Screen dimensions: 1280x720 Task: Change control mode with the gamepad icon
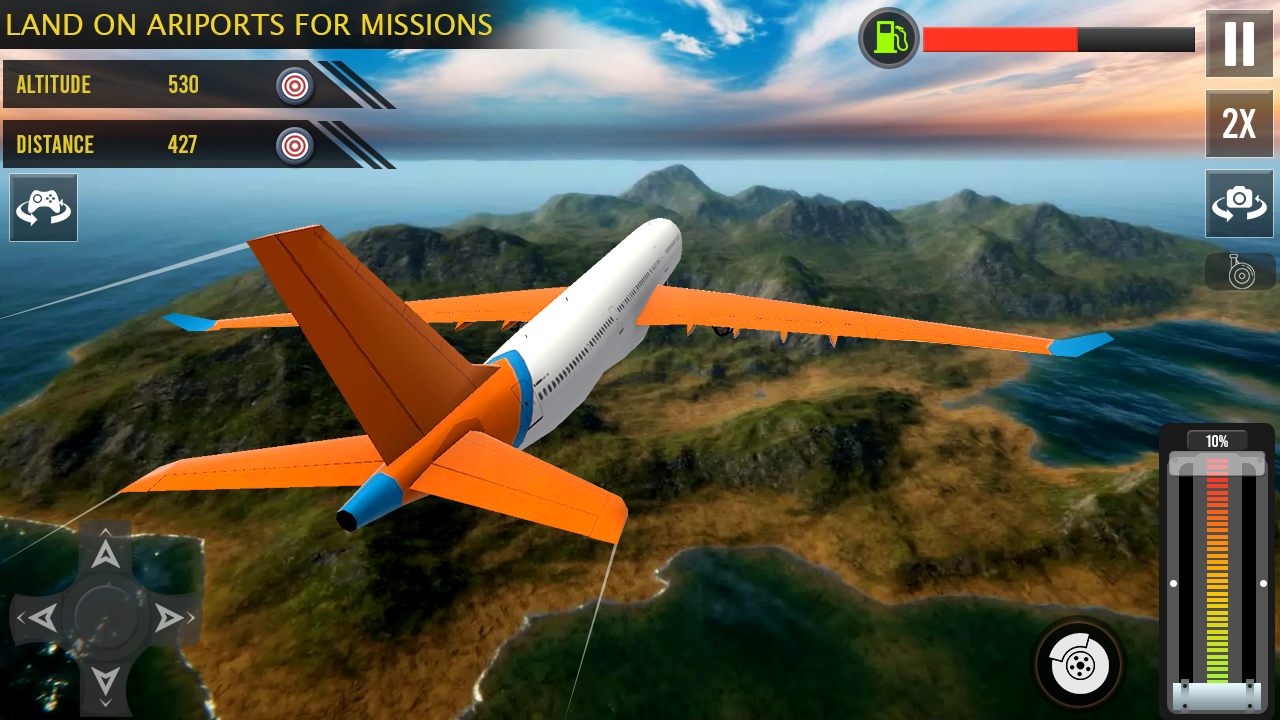coord(43,208)
